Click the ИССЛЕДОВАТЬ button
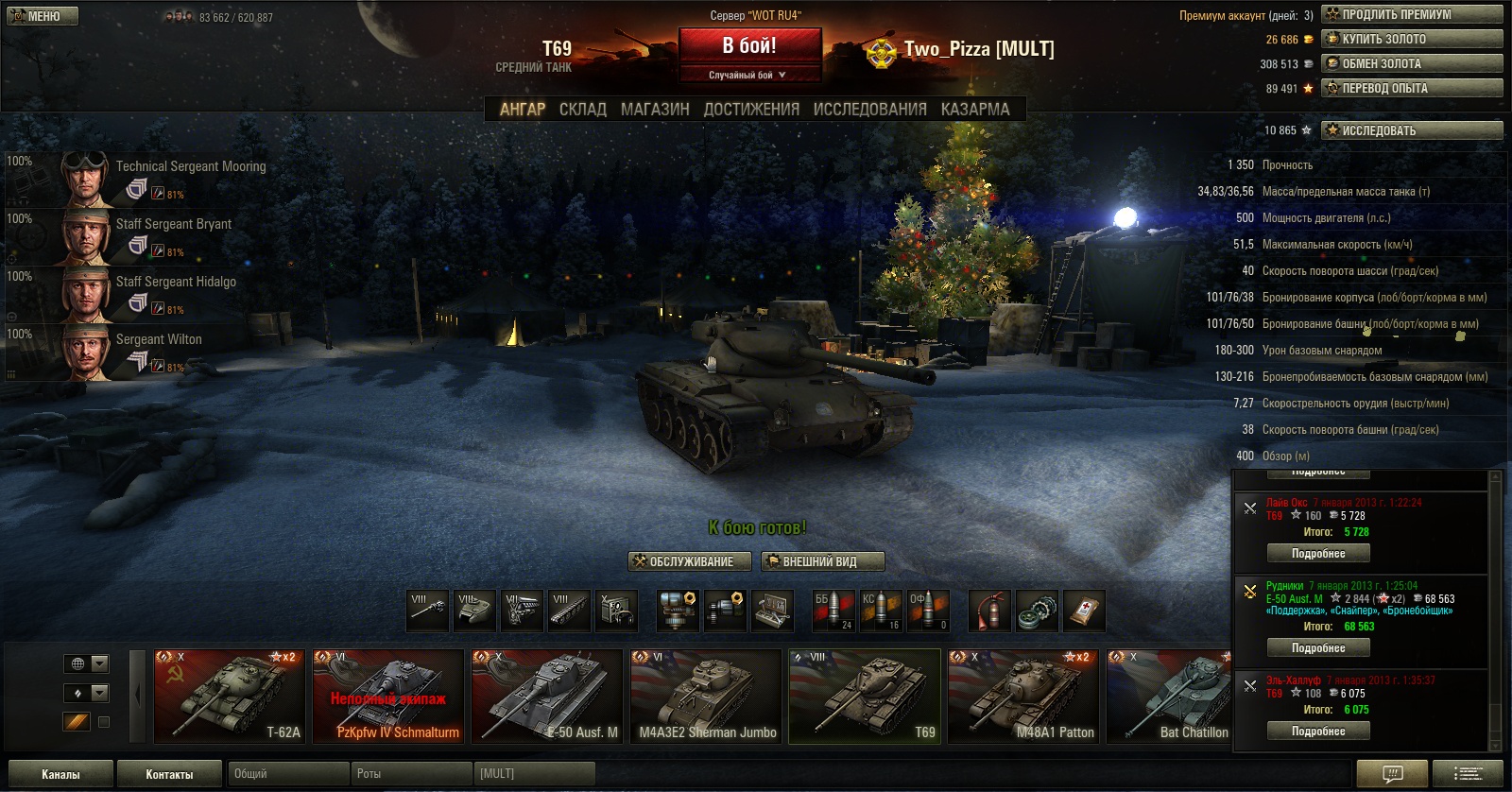Image resolution: width=1512 pixels, height=792 pixels. 1412,130
